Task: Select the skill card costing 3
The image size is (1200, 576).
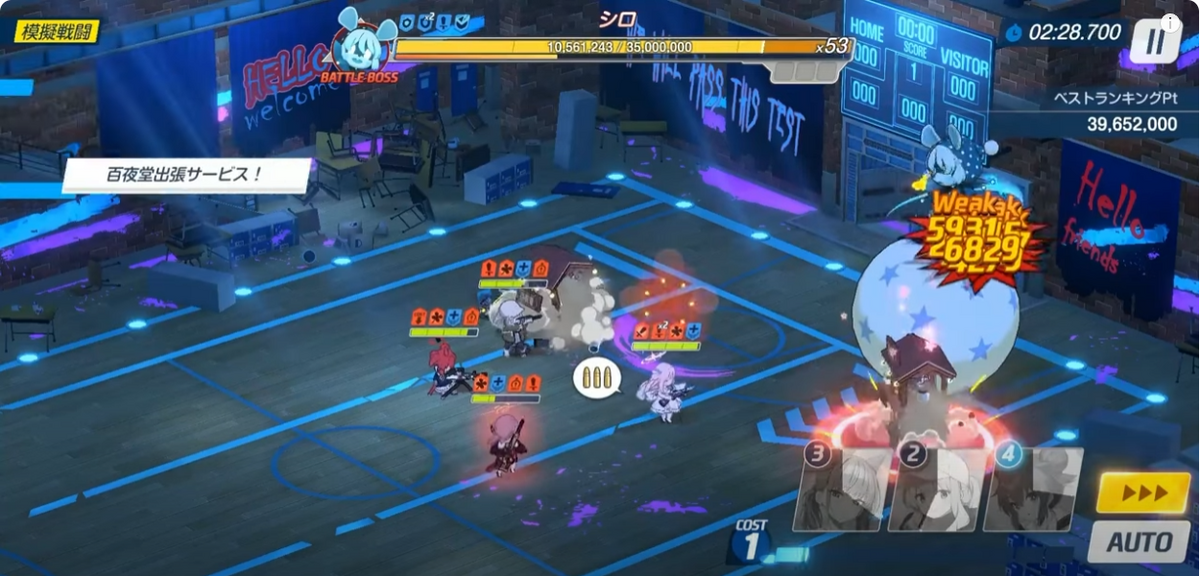Action: (x=843, y=489)
